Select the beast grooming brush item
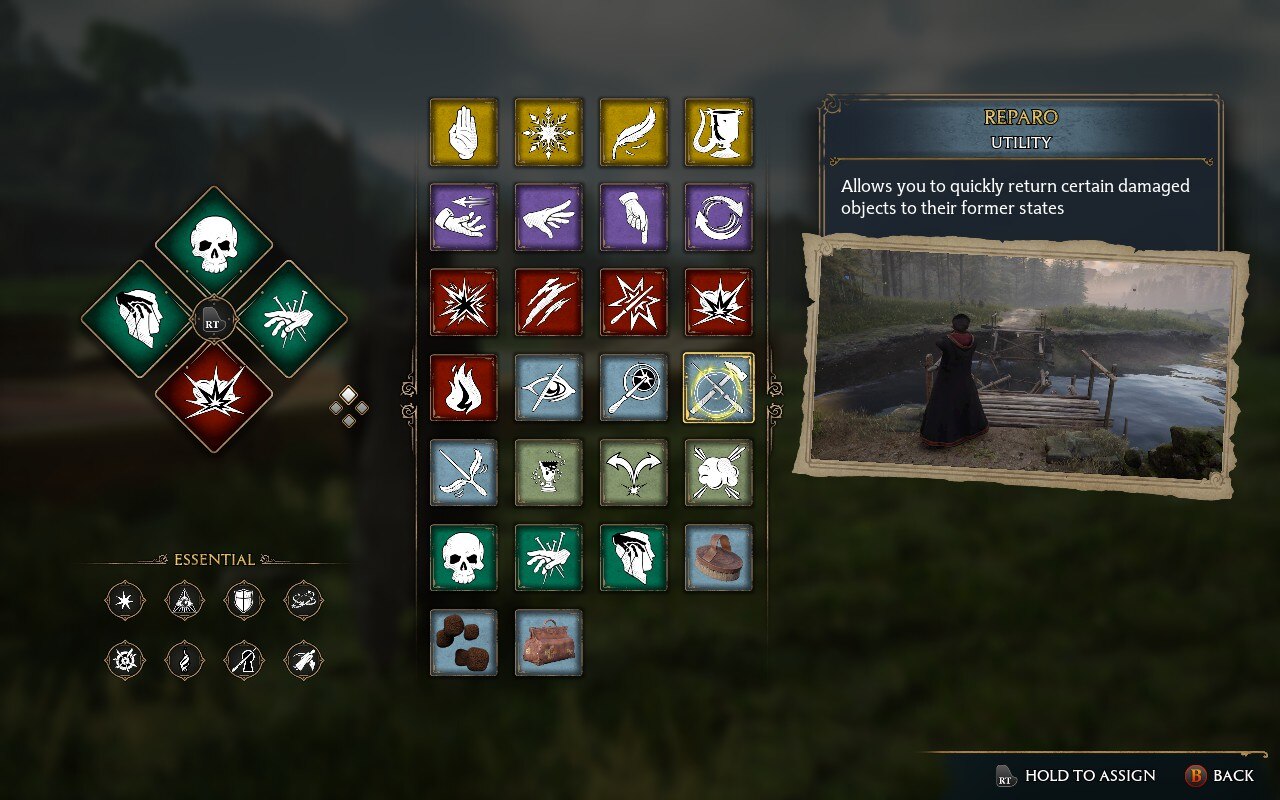1280x800 pixels. click(x=718, y=558)
